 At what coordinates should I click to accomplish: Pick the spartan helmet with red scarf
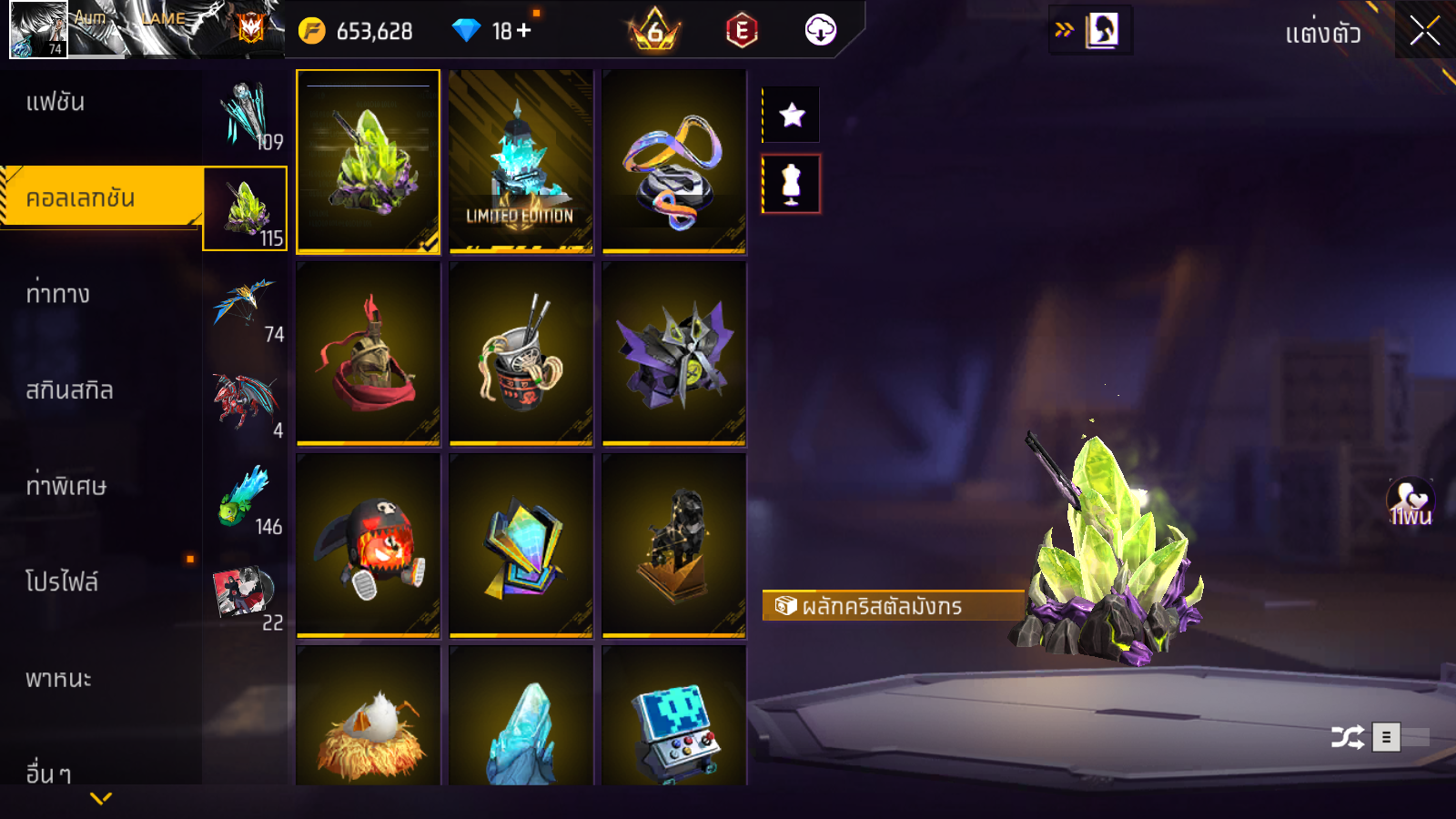(x=369, y=354)
